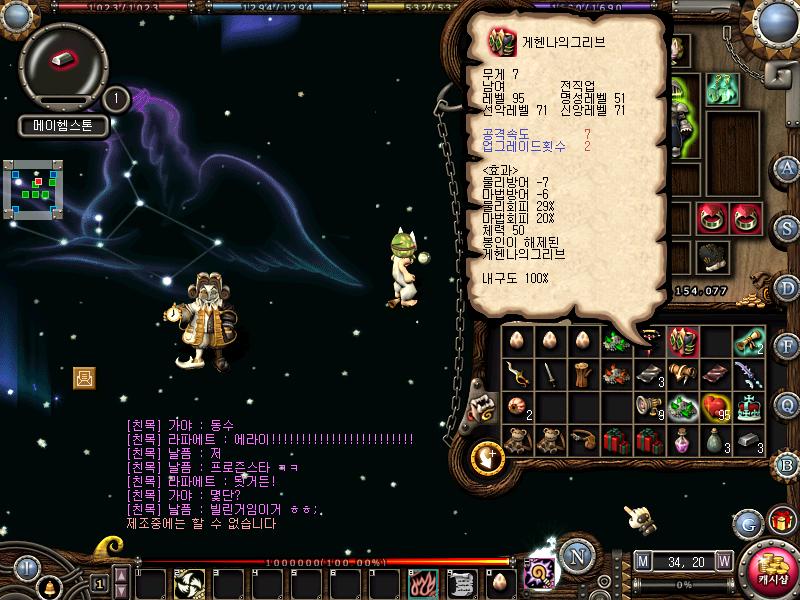
Task: Click the round Q menu button
Action: [x=787, y=404]
